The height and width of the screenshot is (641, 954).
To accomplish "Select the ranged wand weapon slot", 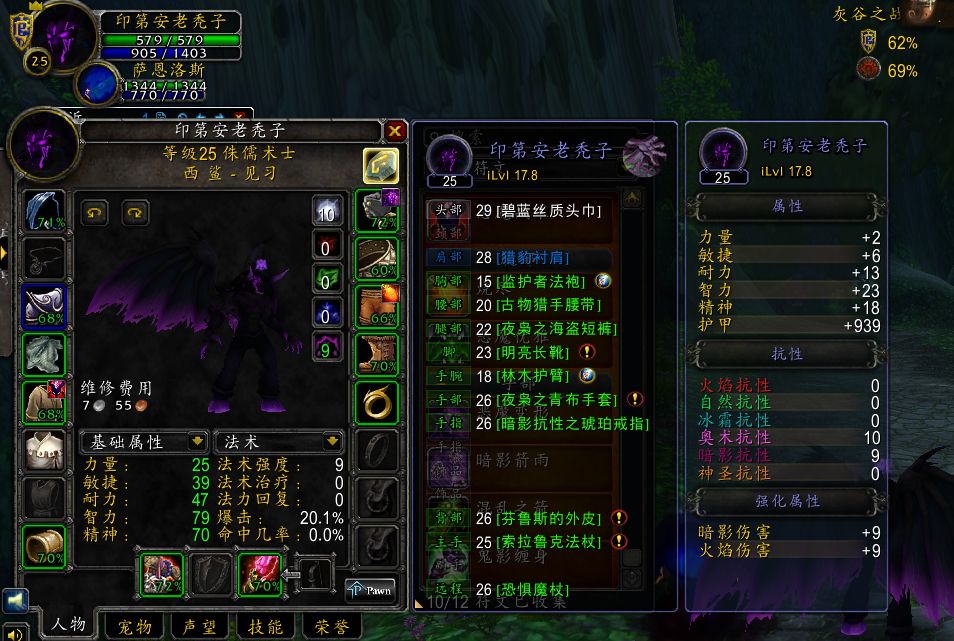I will click(260, 574).
